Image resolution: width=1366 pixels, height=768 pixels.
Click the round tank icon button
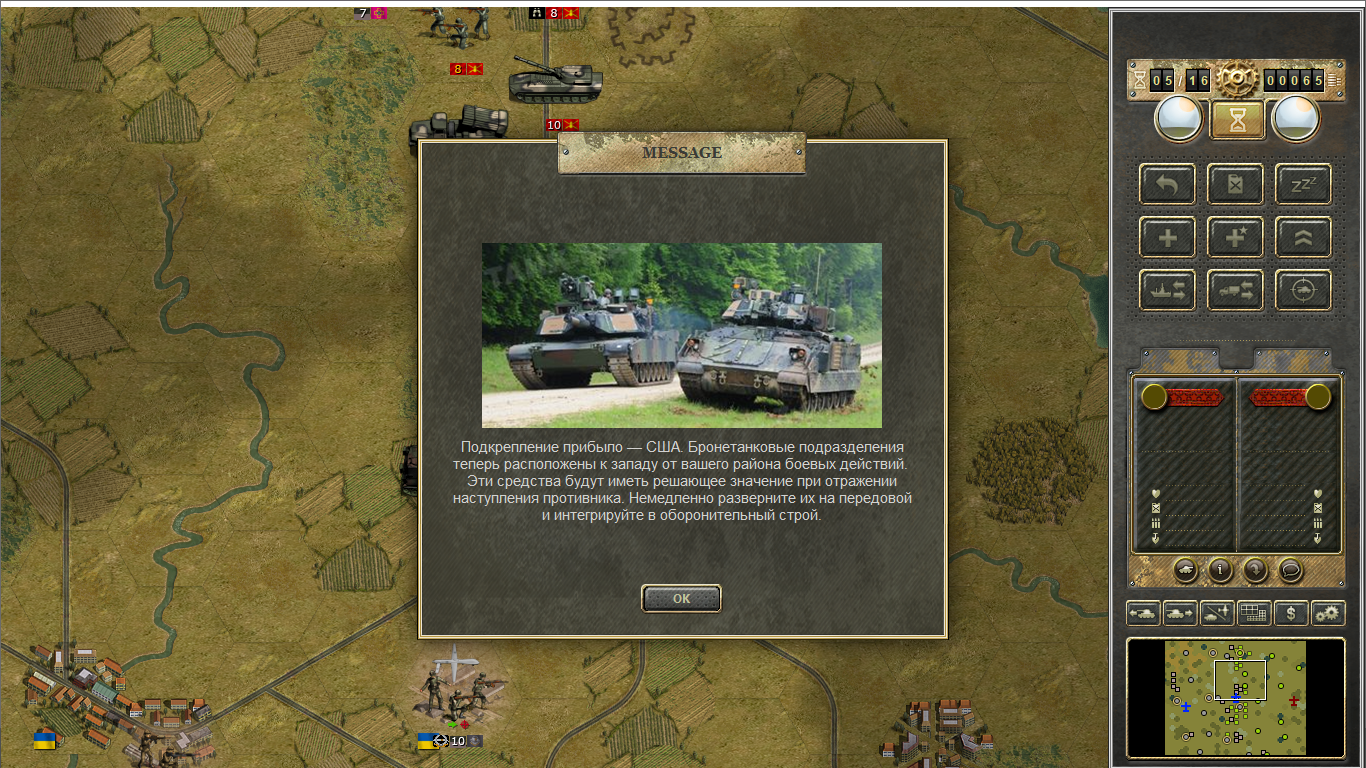(1184, 570)
